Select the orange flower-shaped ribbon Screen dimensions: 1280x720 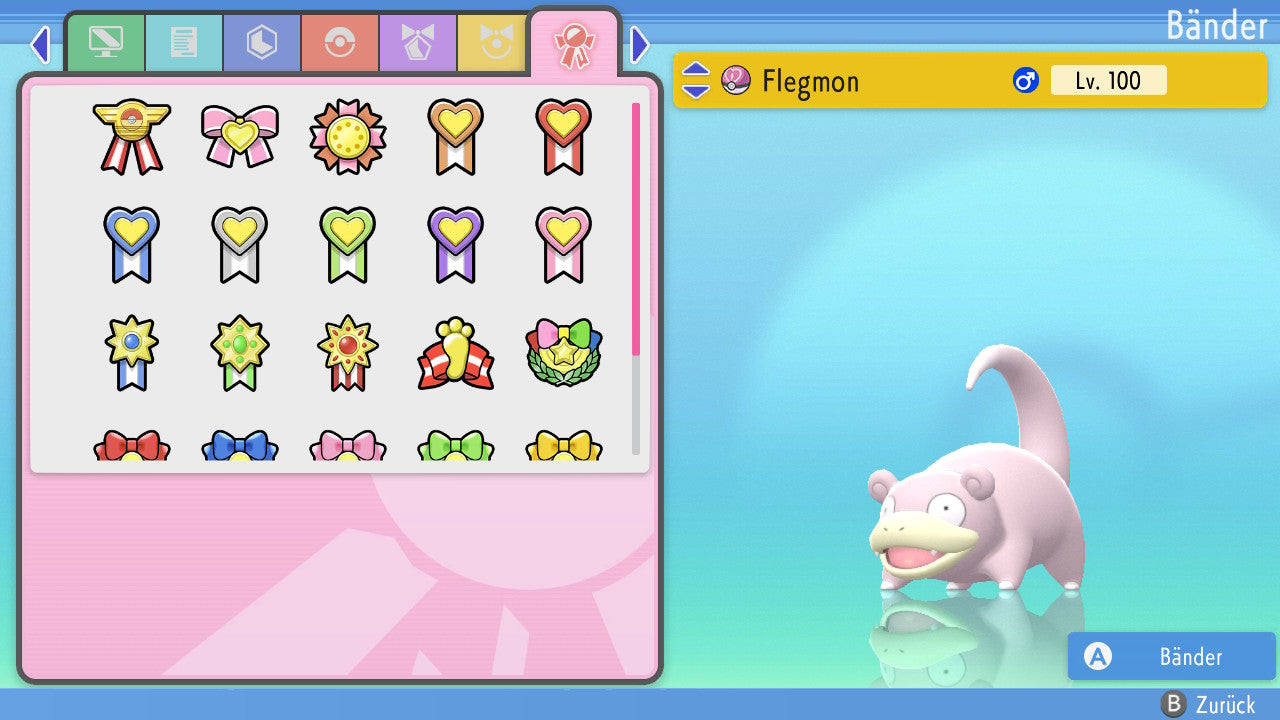[348, 135]
